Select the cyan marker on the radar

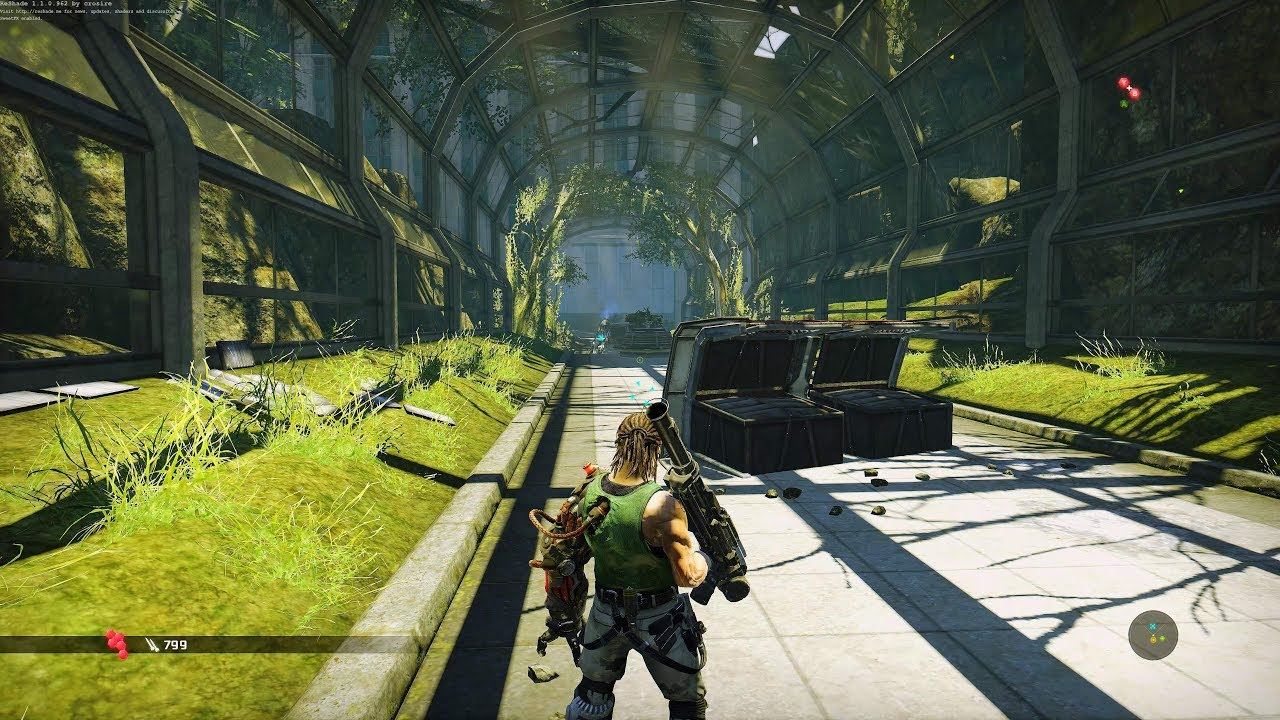point(1153,627)
